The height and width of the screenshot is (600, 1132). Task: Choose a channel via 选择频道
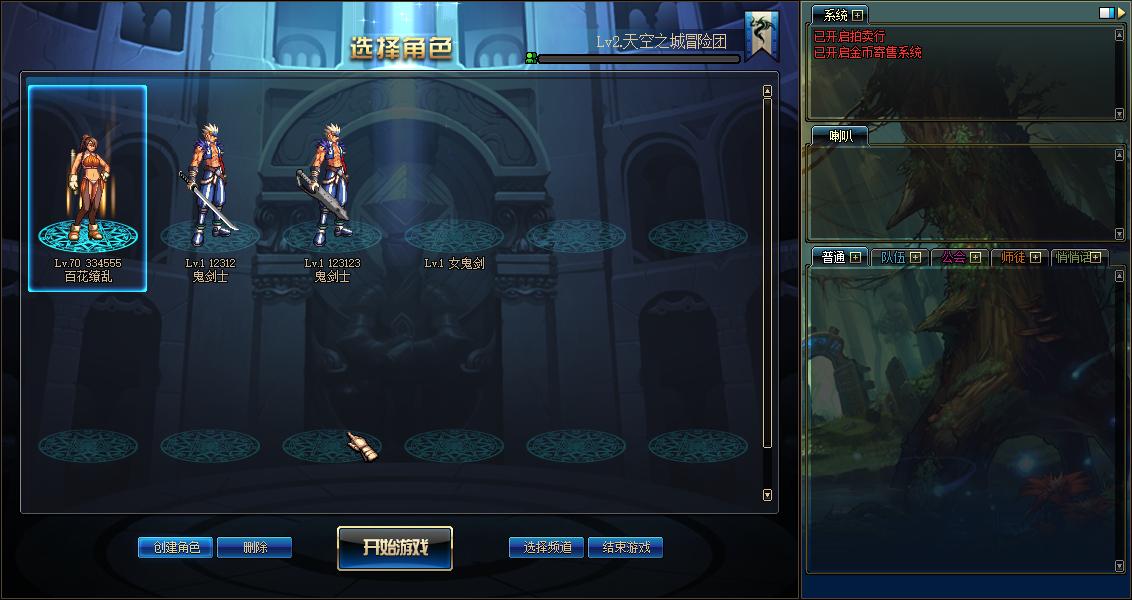point(547,547)
